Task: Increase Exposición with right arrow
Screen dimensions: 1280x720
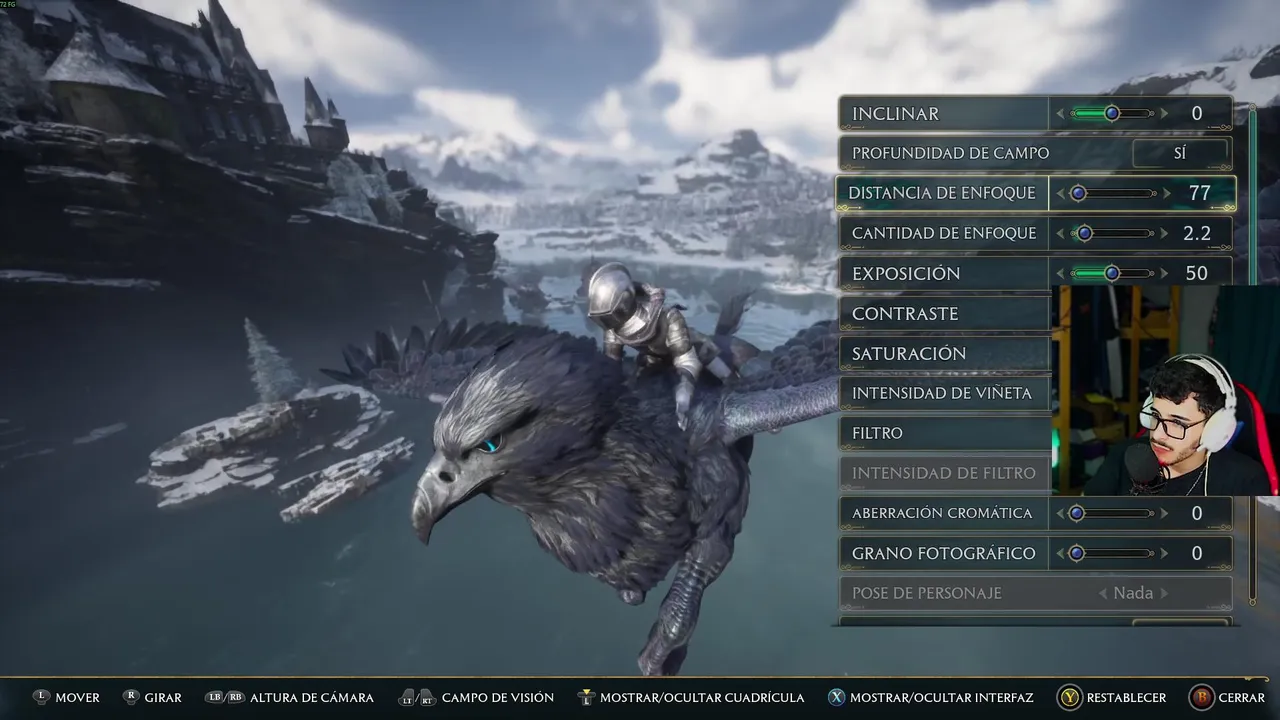Action: [1165, 273]
